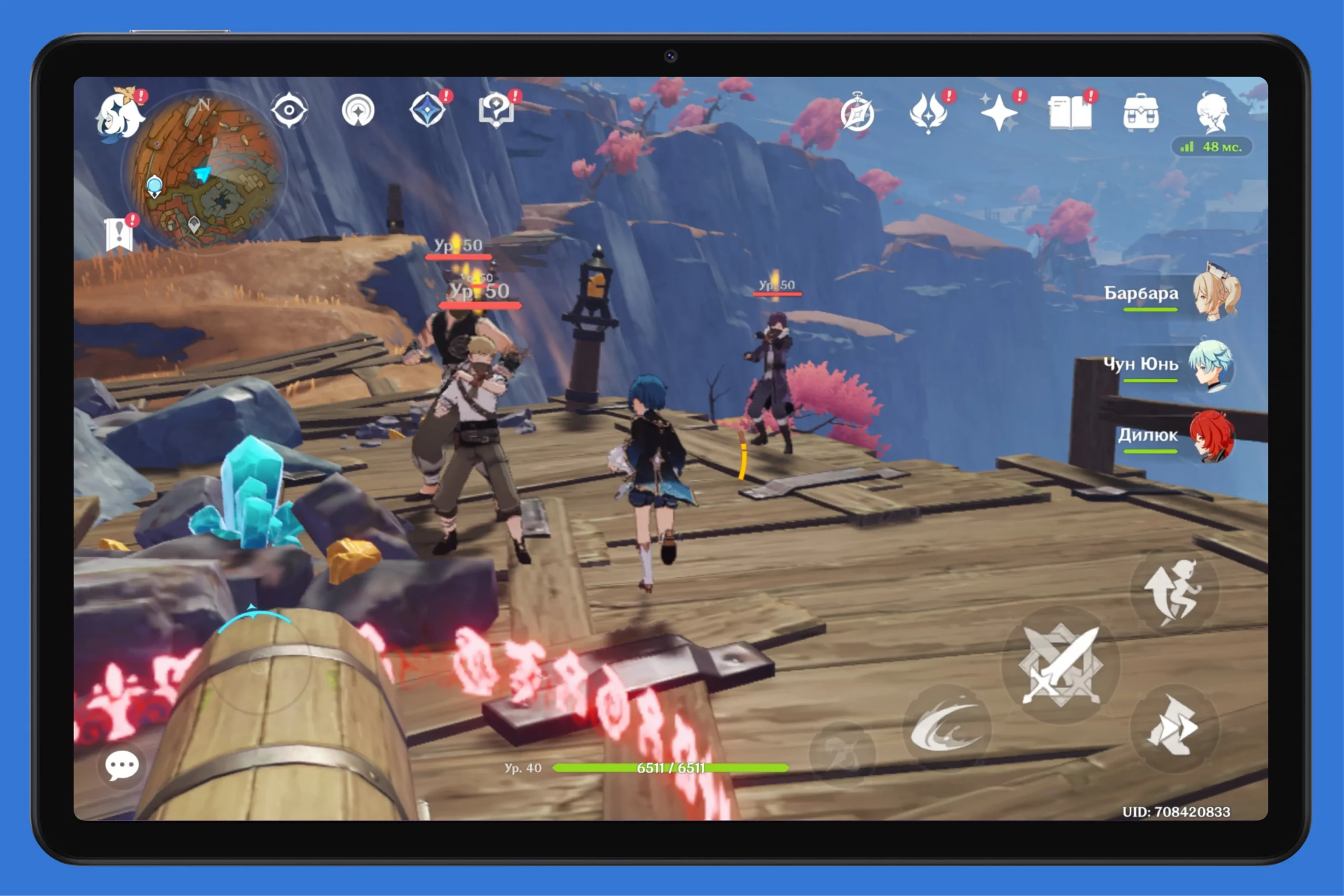This screenshot has width=1344, height=896.
Task: Open the adventurer handbook book icon
Action: coord(1070,112)
